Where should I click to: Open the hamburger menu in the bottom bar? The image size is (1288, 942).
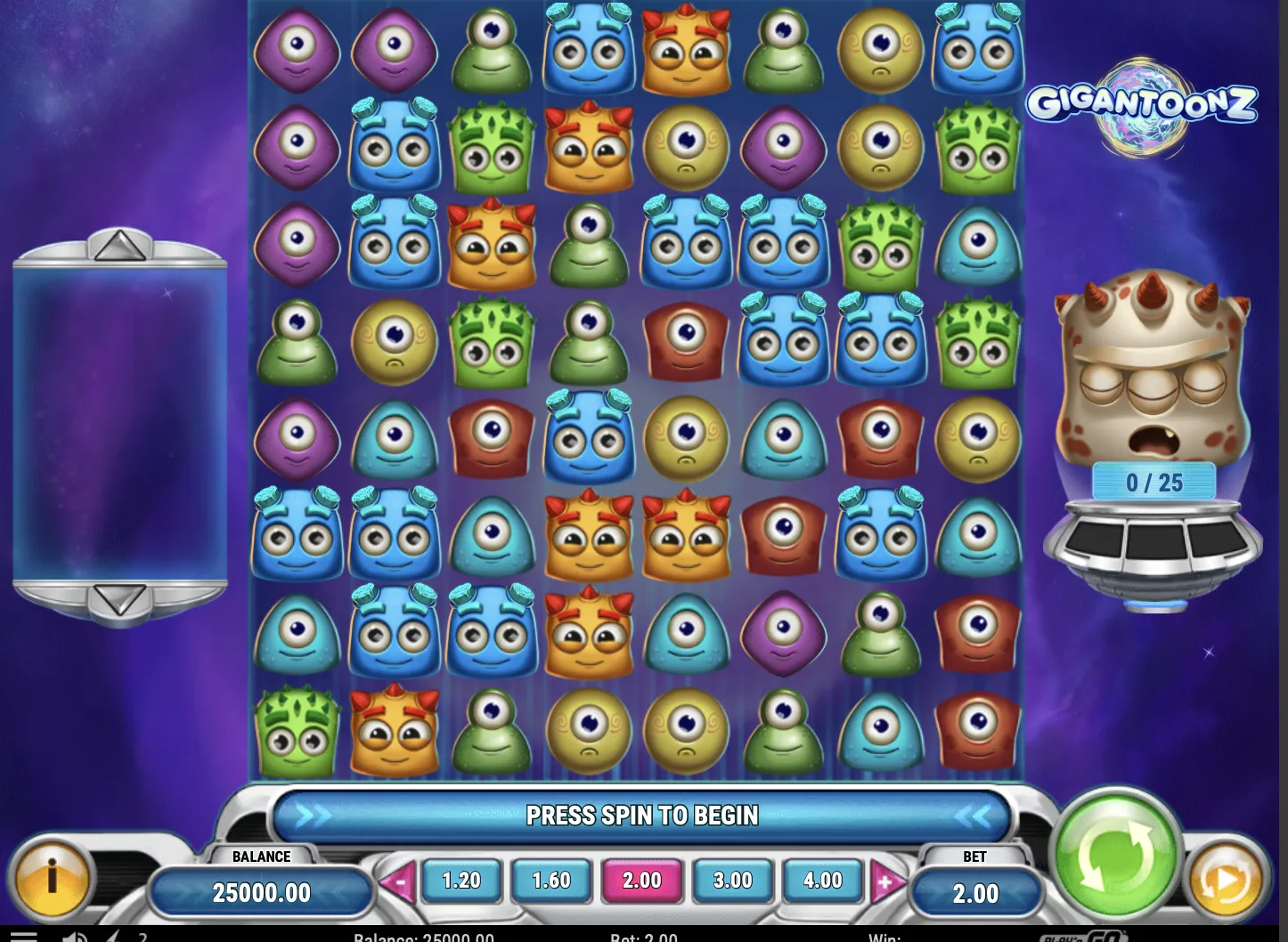pyautogui.click(x=23, y=937)
